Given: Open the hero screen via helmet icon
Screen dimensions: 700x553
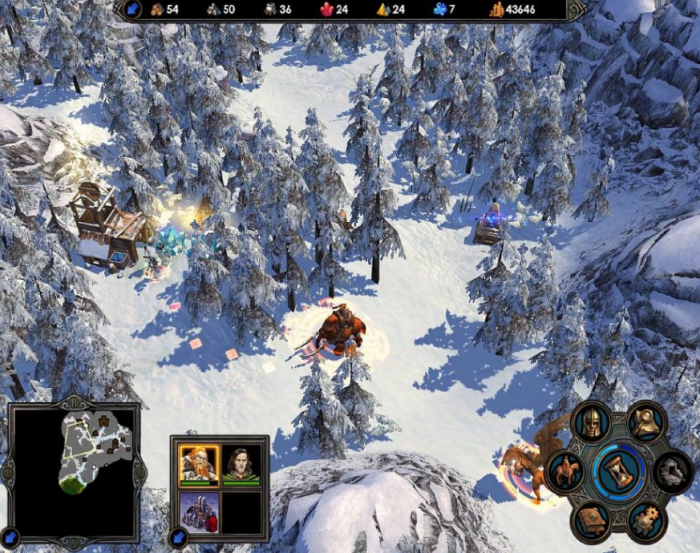Looking at the screenshot, I should click(x=591, y=421).
